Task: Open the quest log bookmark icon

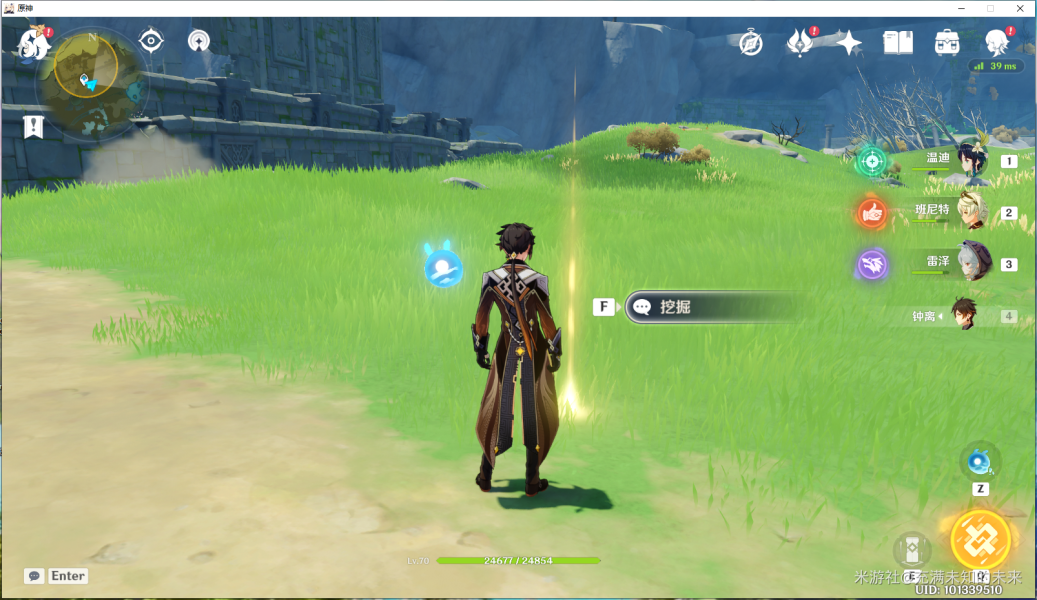Action: (x=34, y=126)
